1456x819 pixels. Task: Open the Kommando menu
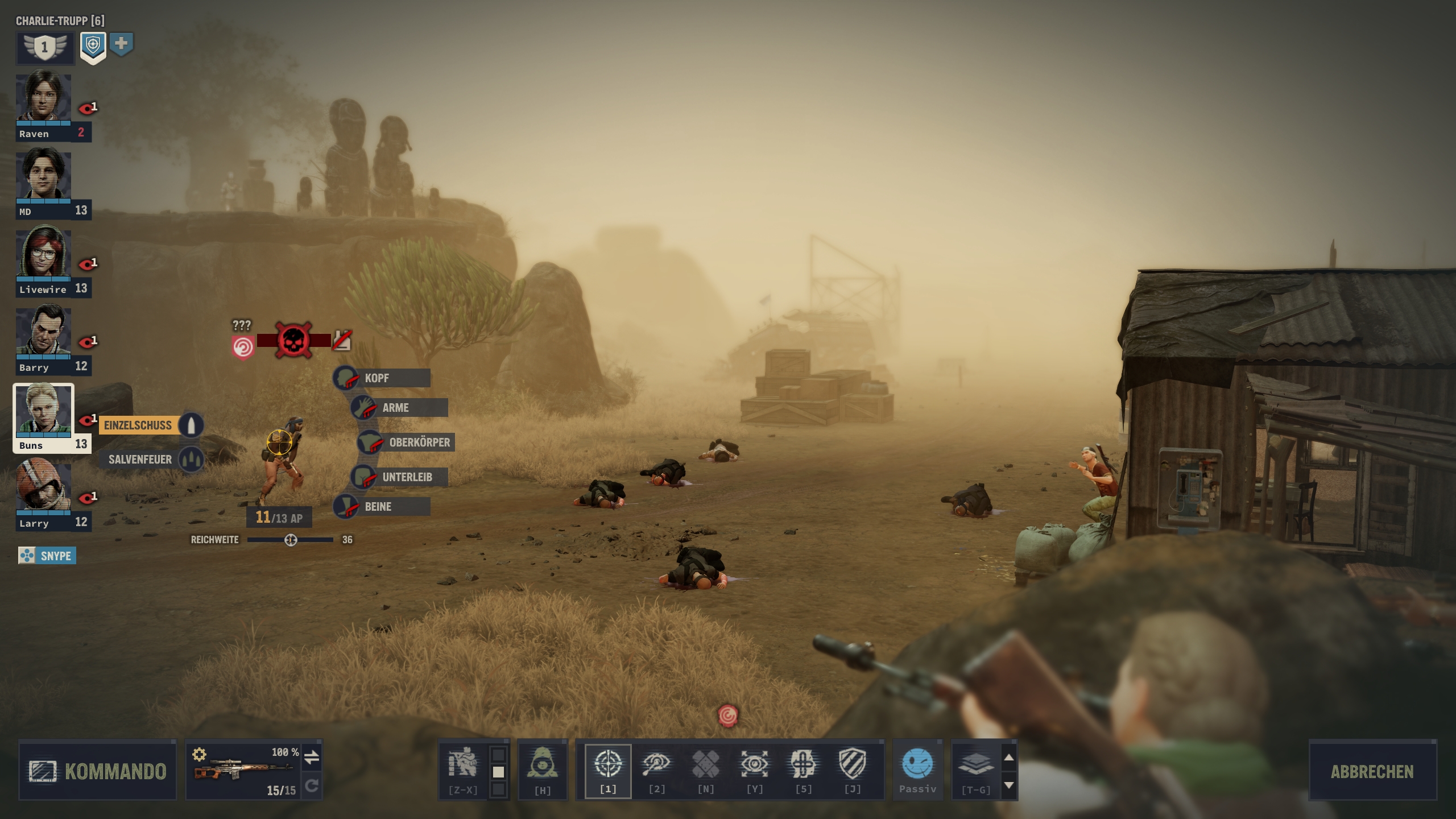point(98,771)
